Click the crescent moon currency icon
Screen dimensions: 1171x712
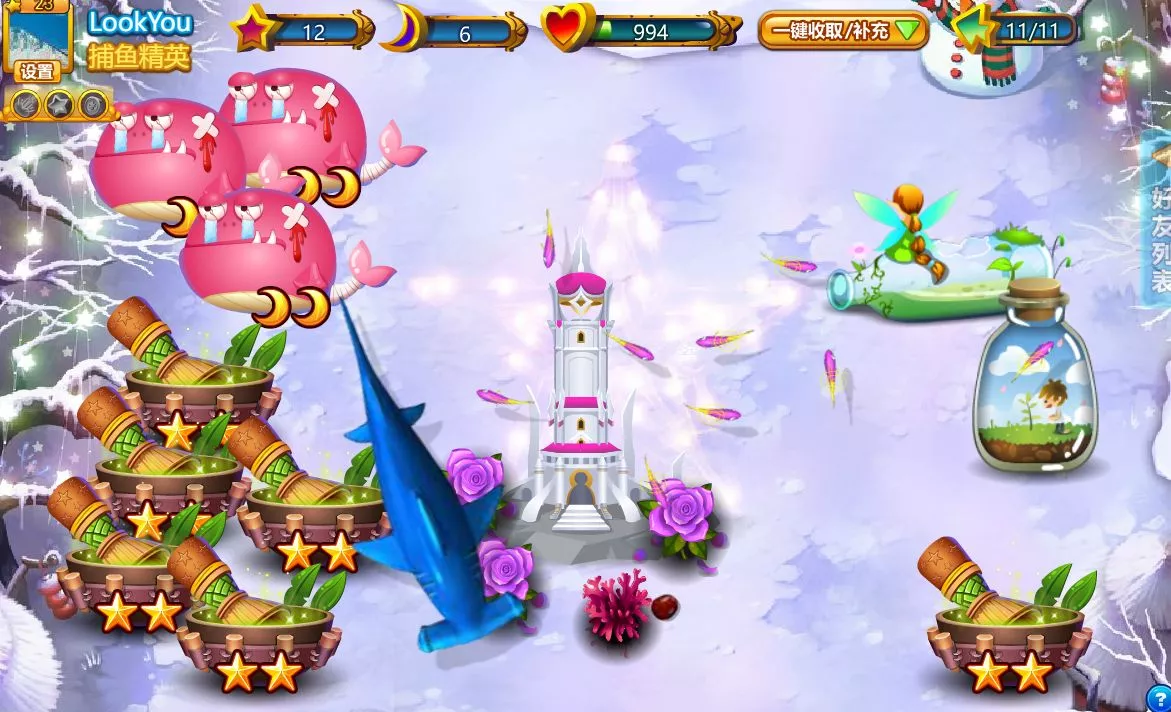click(x=403, y=29)
